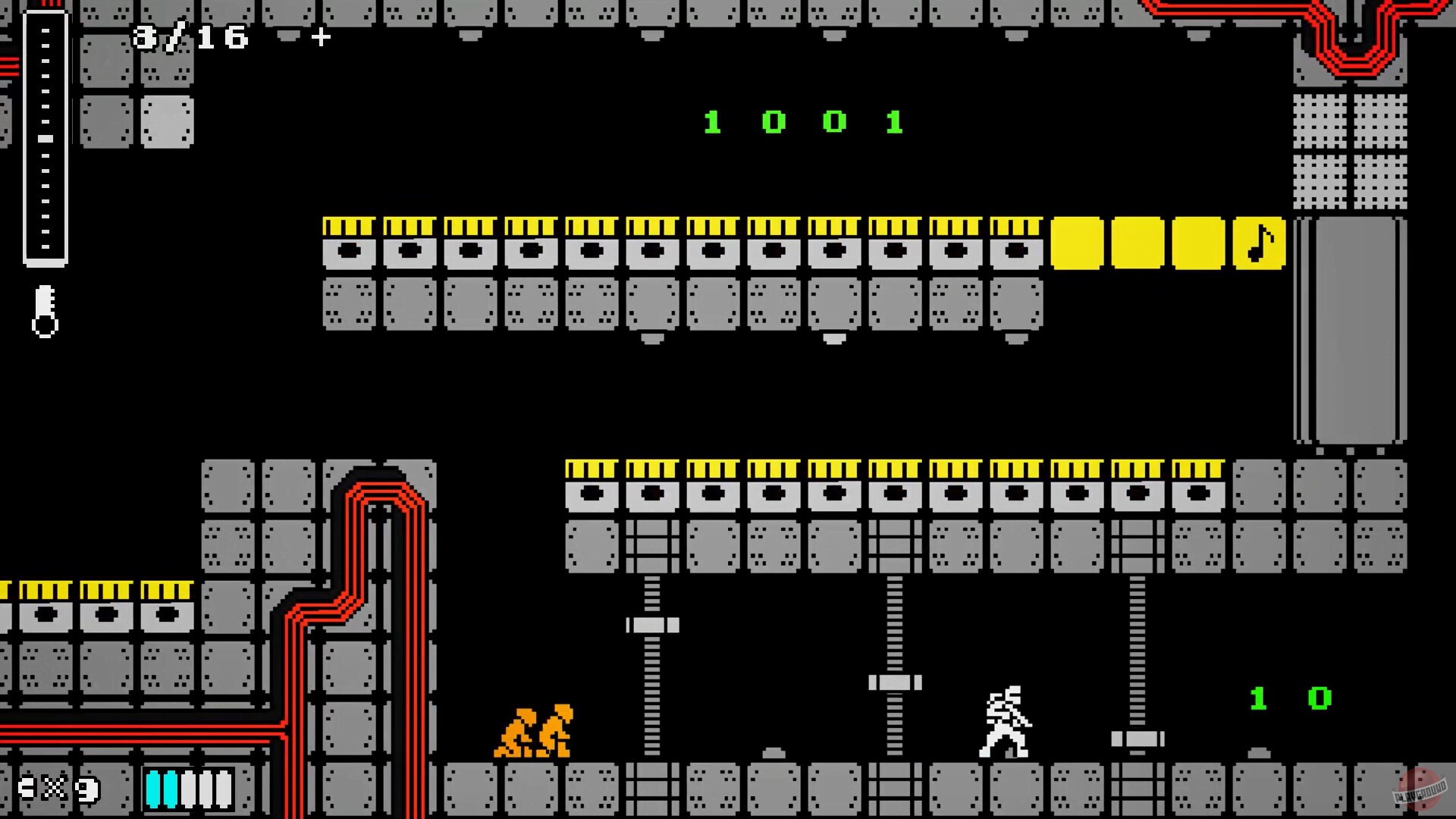
Task: Click the x9 key count label
Action: click(68, 789)
